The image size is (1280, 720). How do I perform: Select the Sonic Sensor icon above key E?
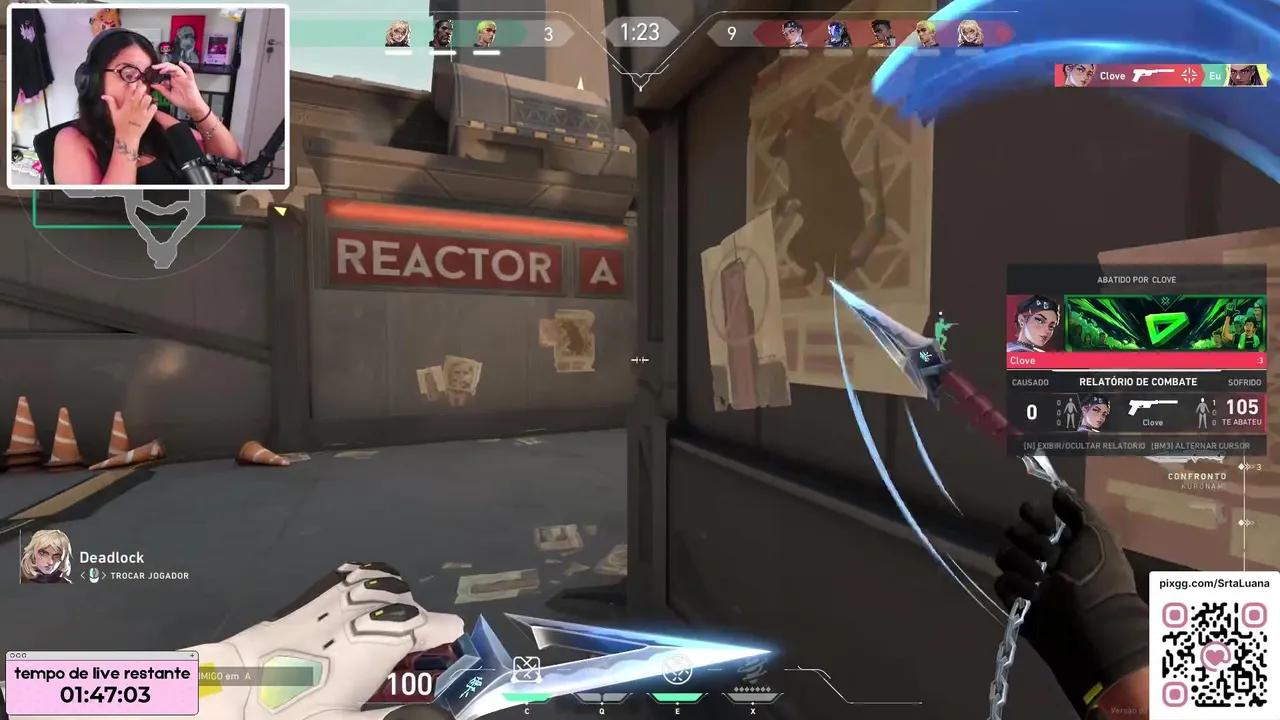pyautogui.click(x=677, y=668)
